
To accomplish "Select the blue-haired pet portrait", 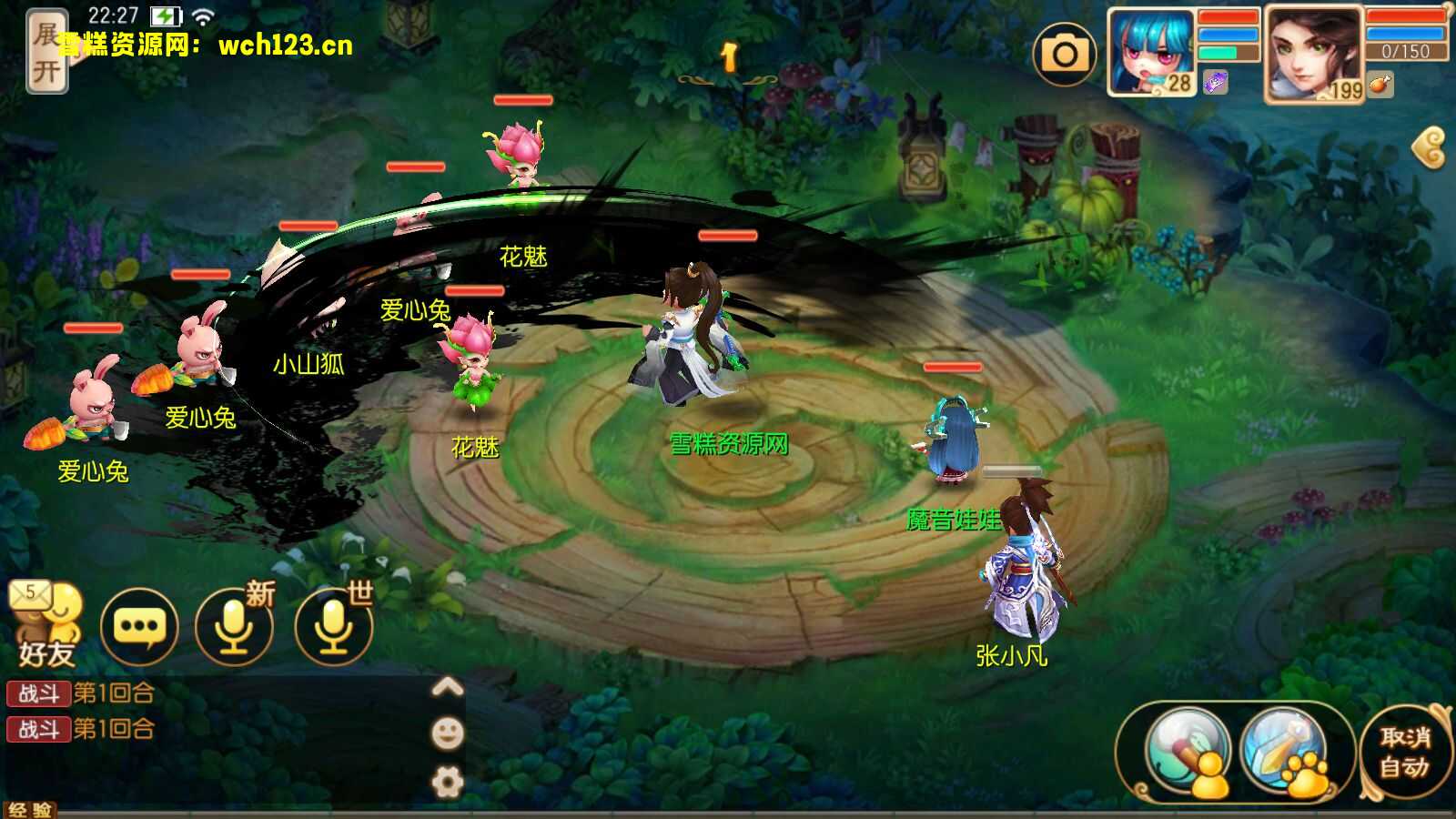I will (x=1150, y=51).
